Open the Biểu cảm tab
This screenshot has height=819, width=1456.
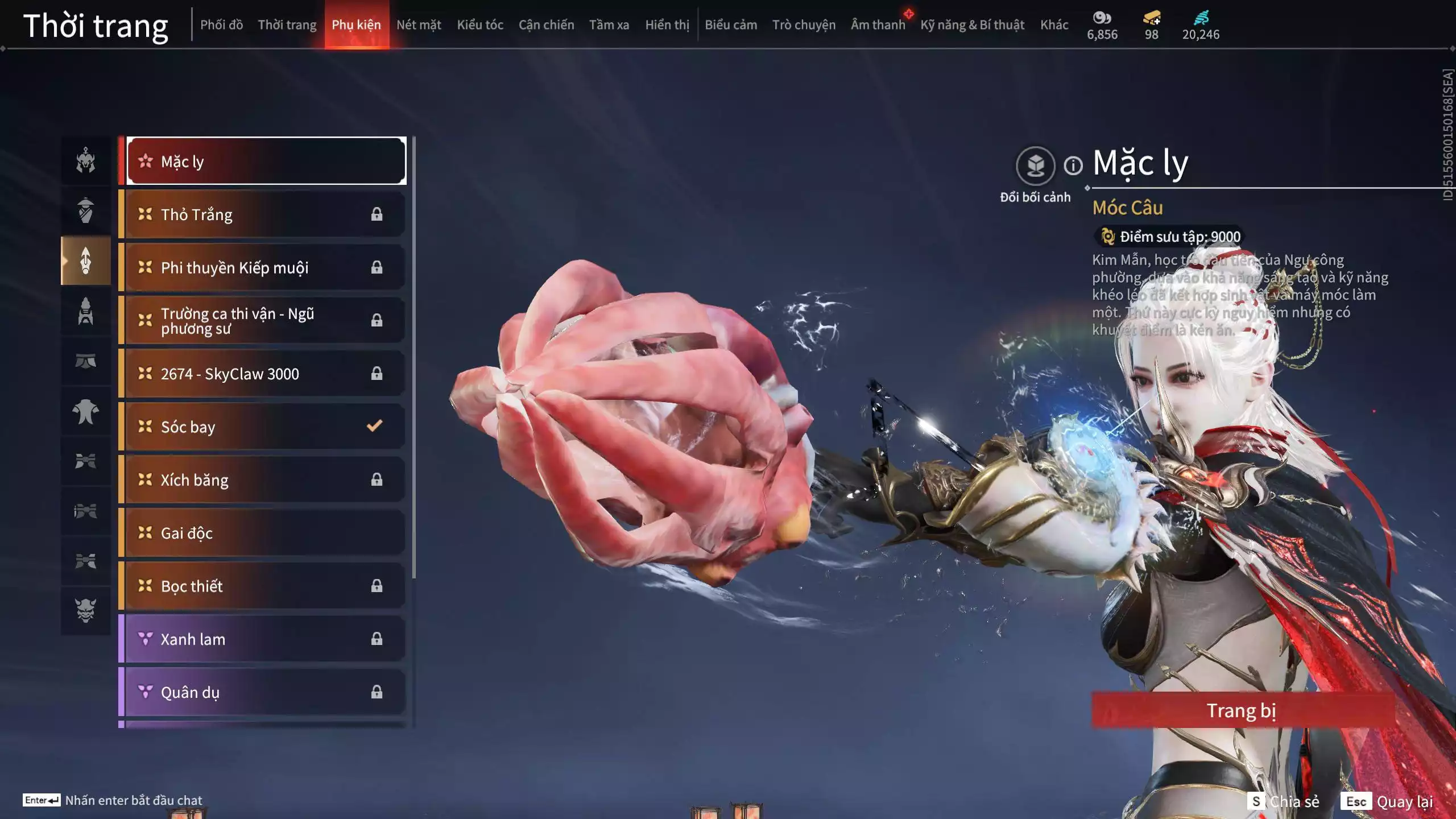731,25
